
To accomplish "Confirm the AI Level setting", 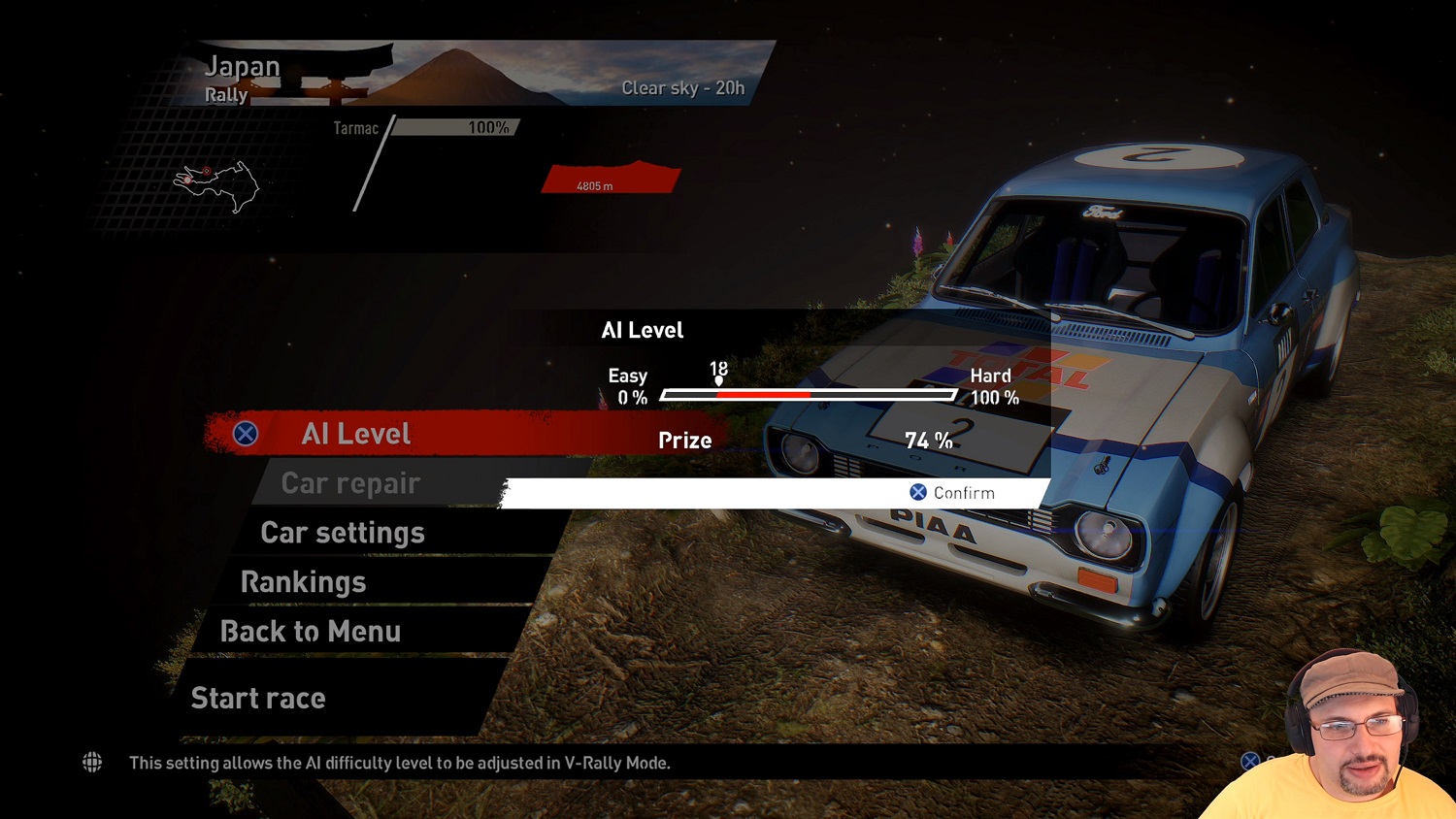I will pyautogui.click(x=952, y=493).
